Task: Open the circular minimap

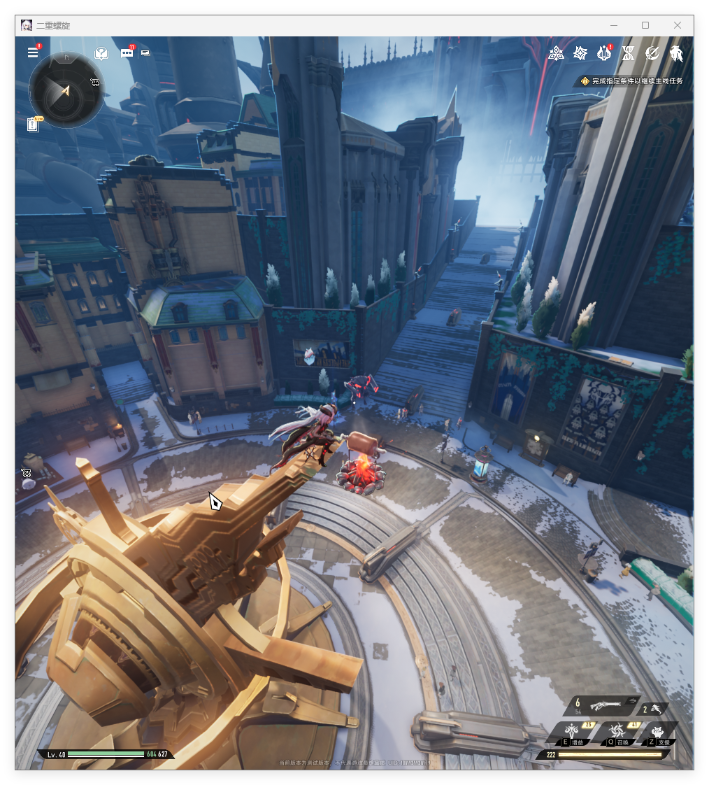Action: coord(65,90)
